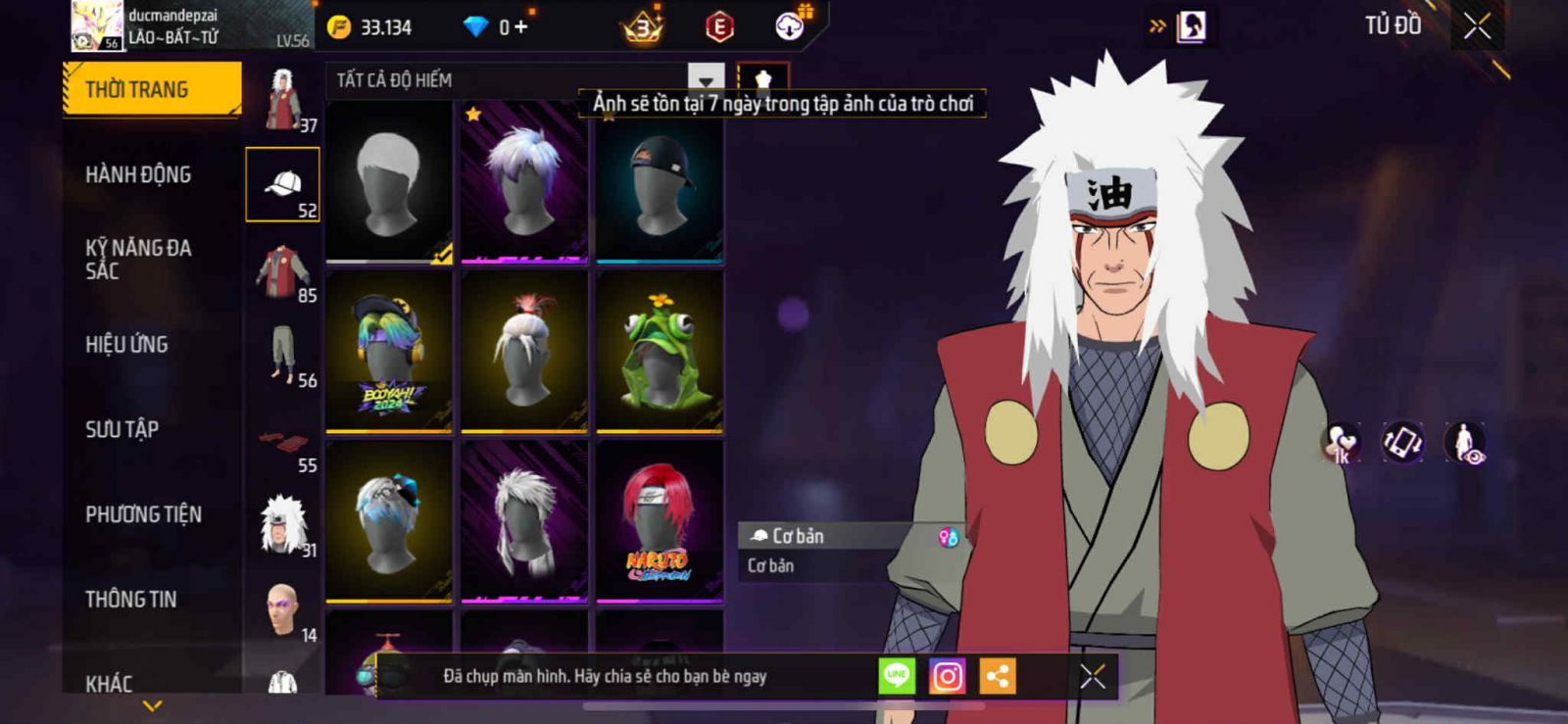The height and width of the screenshot is (724, 1568).
Task: Show the PHƯƠNG TIỆN category
Action: coord(143,514)
